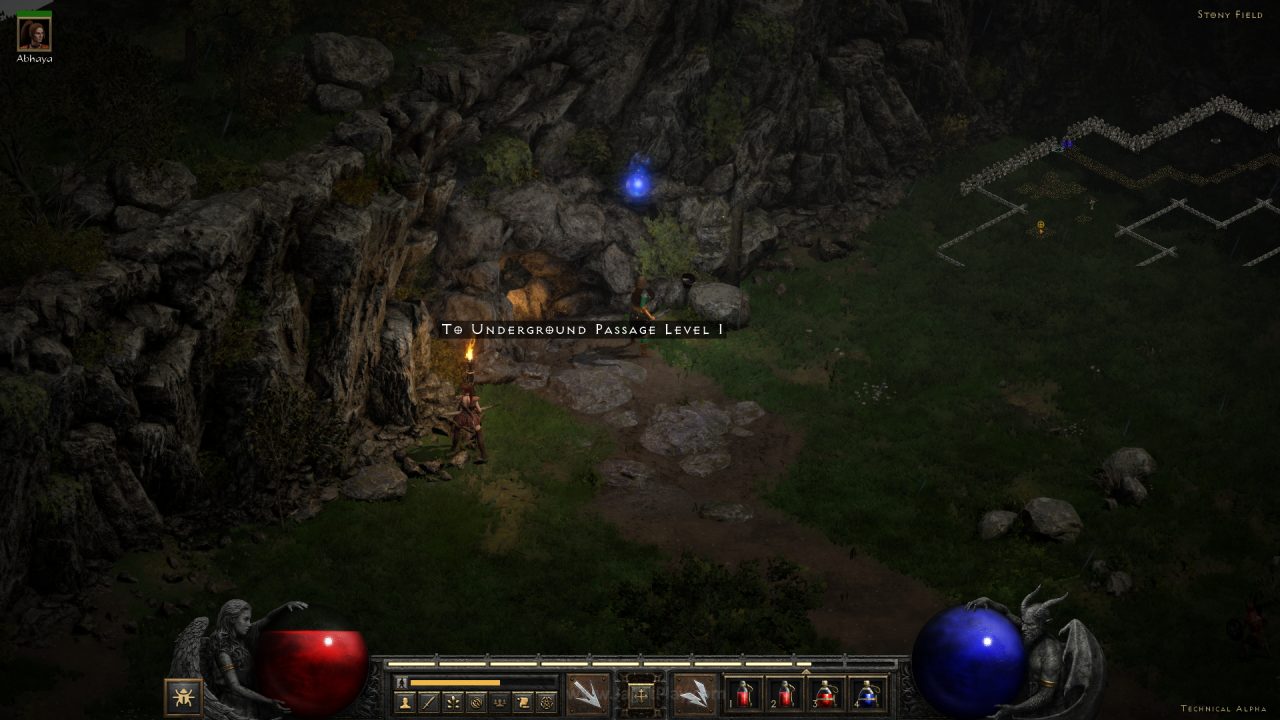The height and width of the screenshot is (720, 1280).
Task: Click the party button showing three figures
Action: pos(500,703)
